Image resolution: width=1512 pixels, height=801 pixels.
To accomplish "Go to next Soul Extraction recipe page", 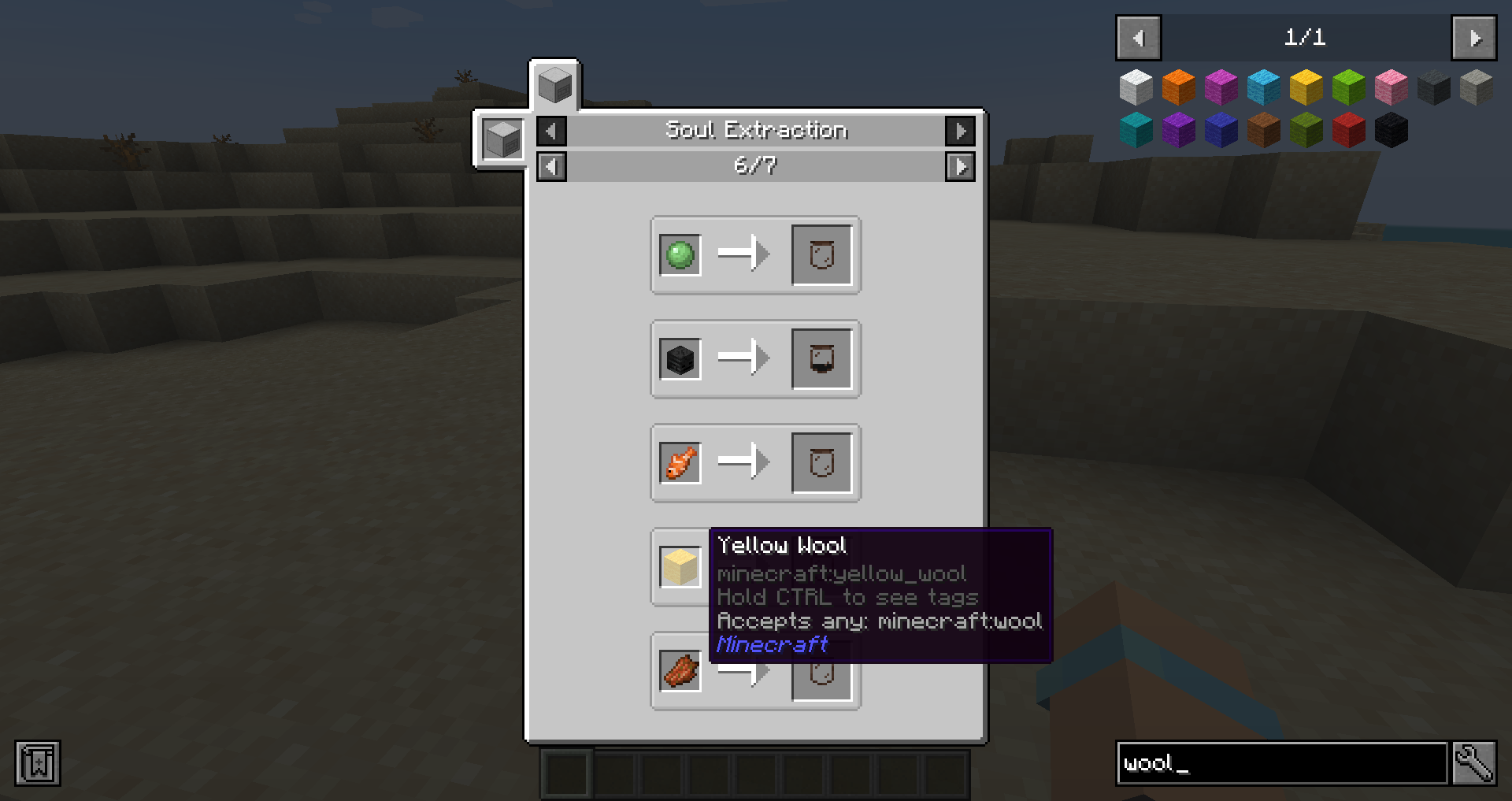I will (x=960, y=166).
